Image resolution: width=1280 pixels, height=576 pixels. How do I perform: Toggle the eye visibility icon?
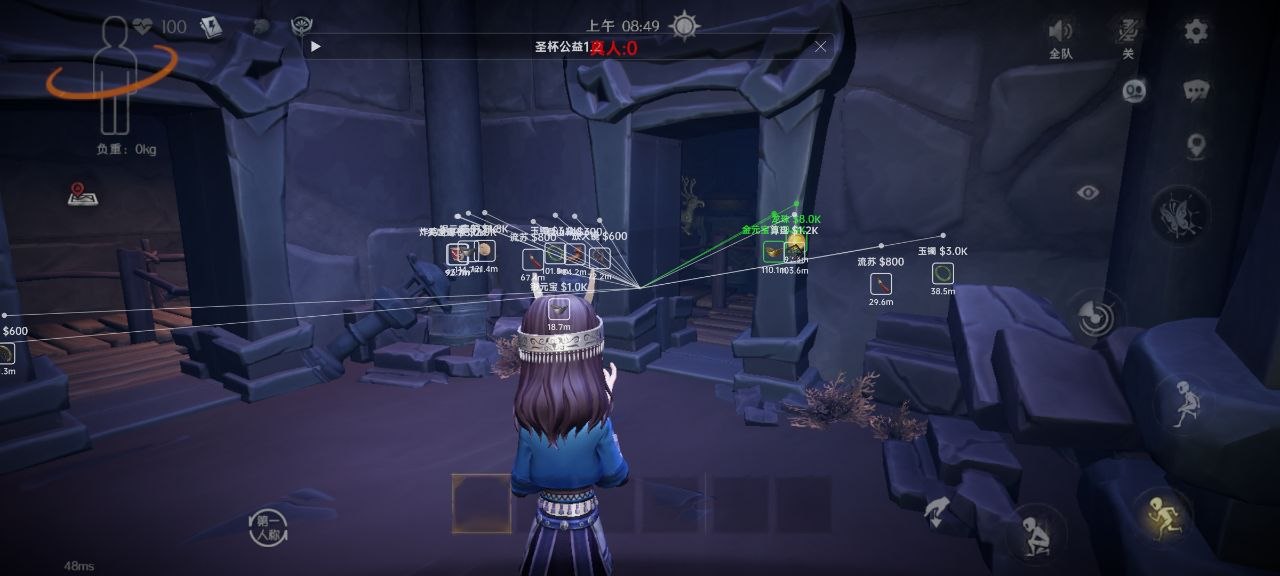coord(1088,192)
